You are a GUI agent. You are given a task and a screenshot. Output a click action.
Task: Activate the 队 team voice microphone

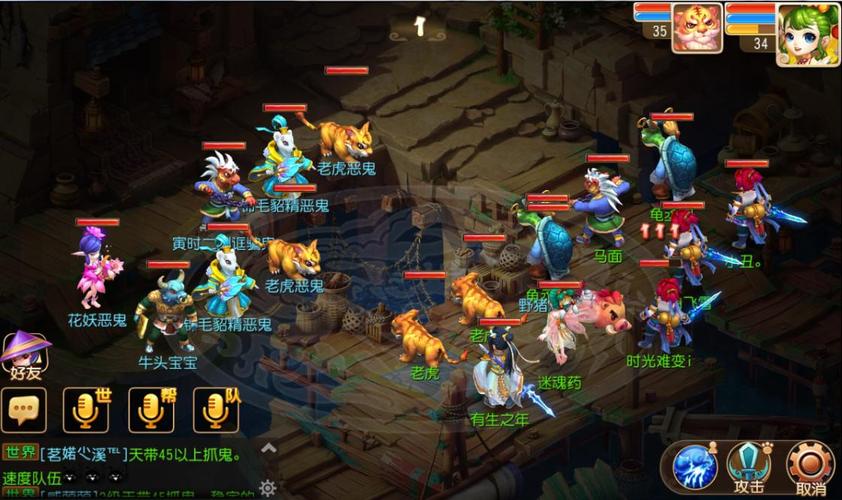click(216, 409)
